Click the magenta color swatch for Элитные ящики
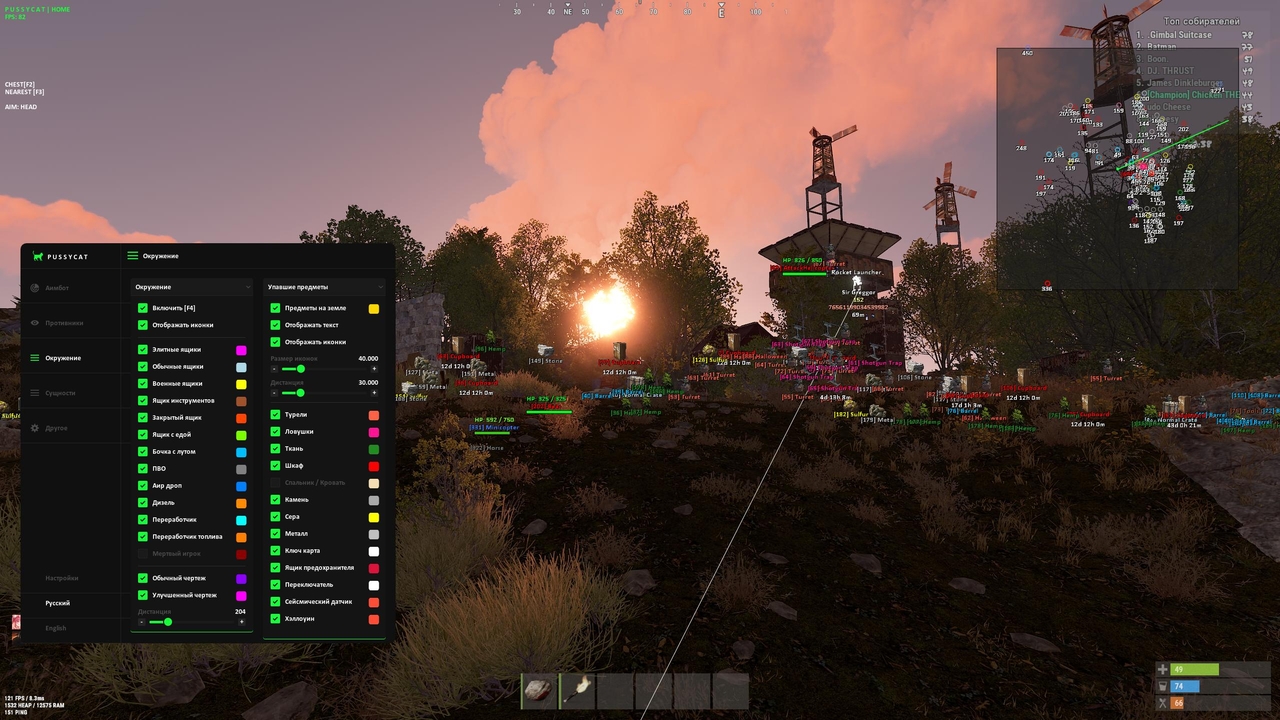The height and width of the screenshot is (720, 1280). (x=240, y=349)
